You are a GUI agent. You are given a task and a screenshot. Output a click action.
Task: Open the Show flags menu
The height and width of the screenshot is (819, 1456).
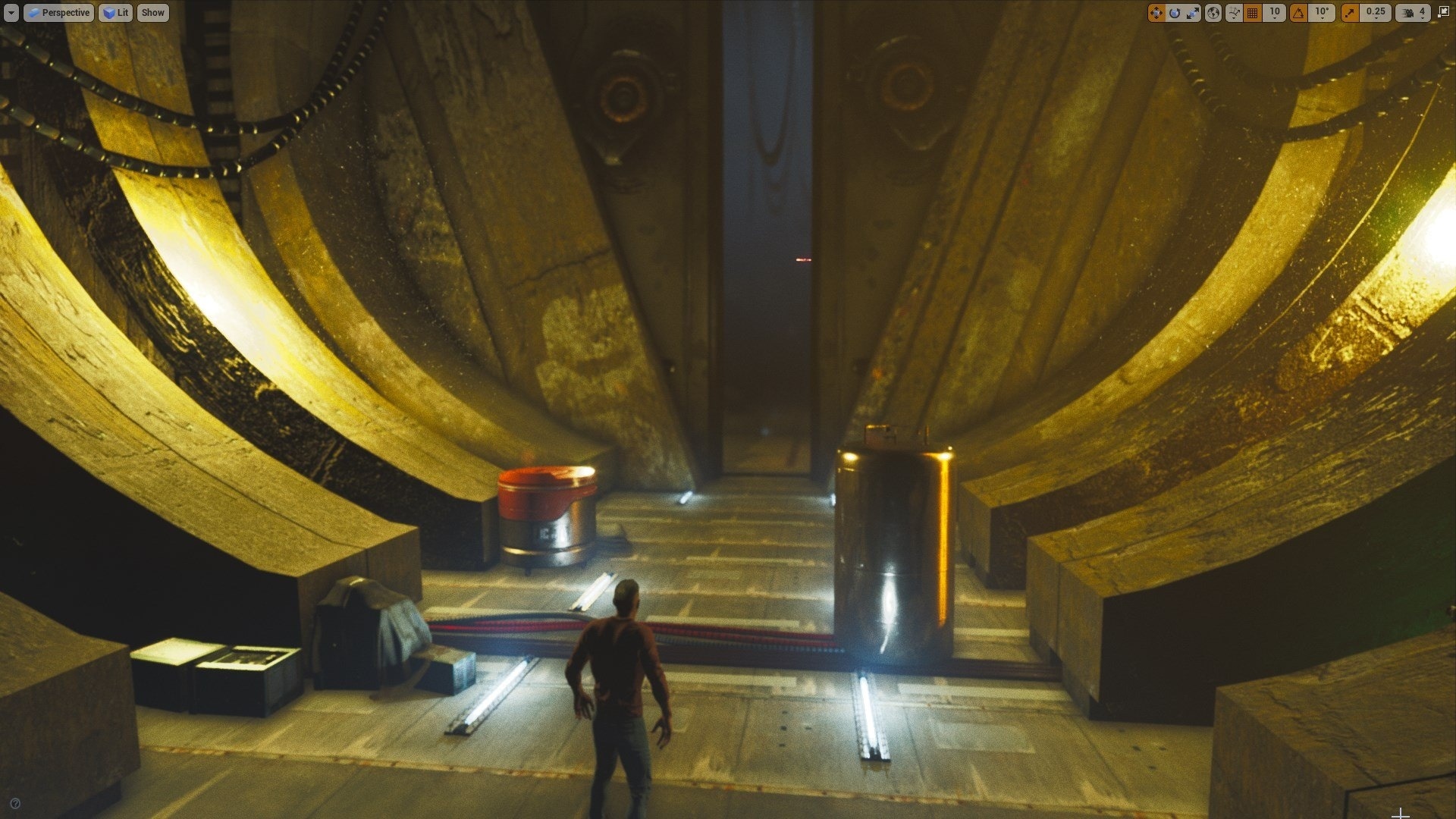(152, 12)
